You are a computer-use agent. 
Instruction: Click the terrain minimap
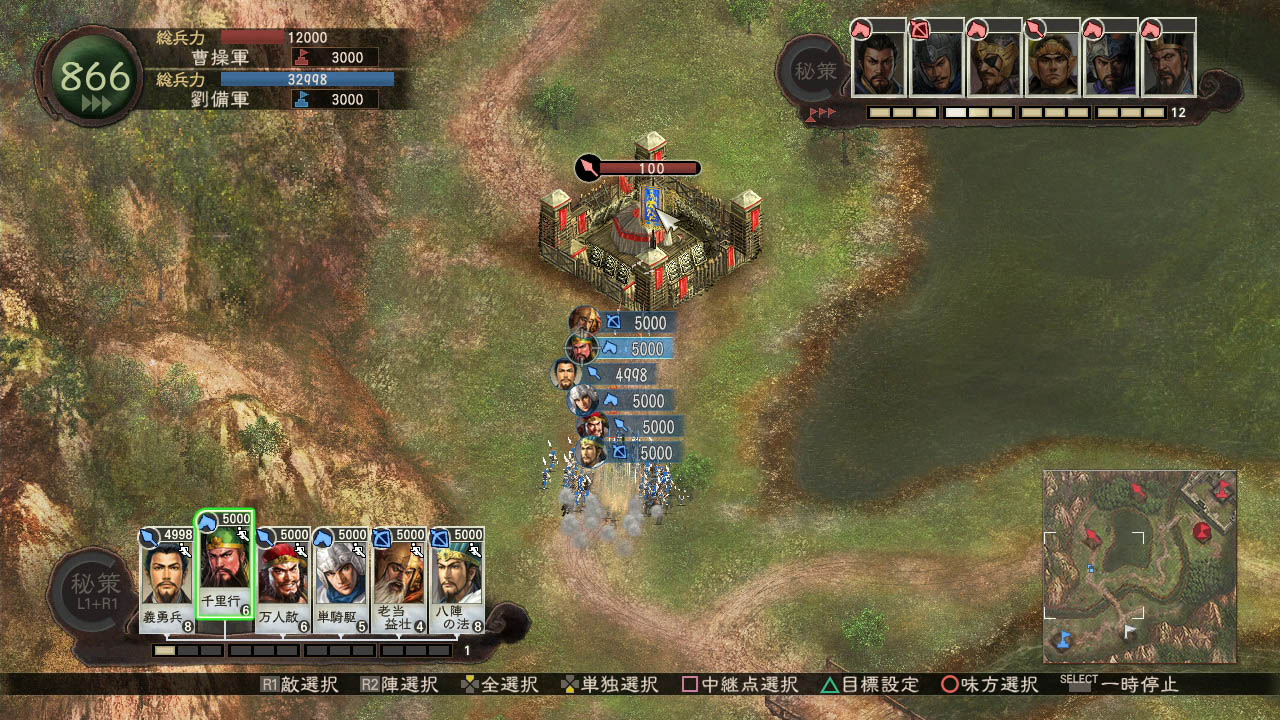[x=1140, y=566]
